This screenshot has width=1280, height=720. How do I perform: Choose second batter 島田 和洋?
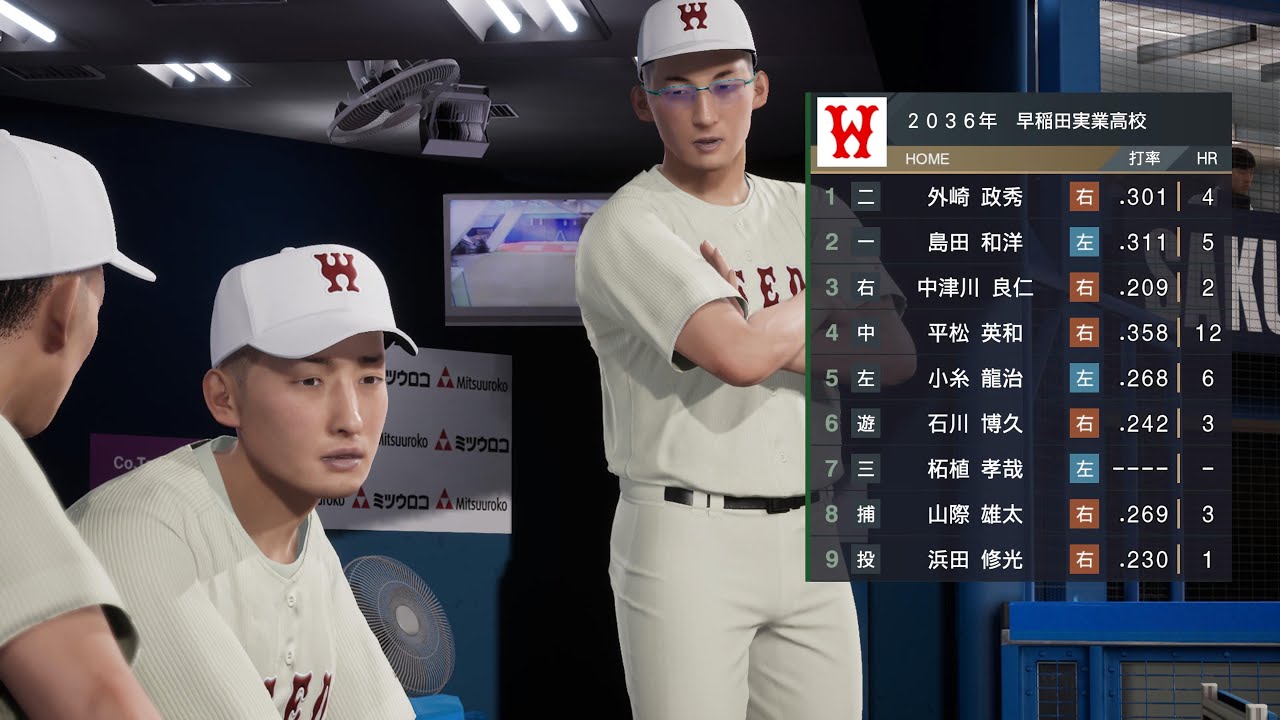click(x=975, y=242)
